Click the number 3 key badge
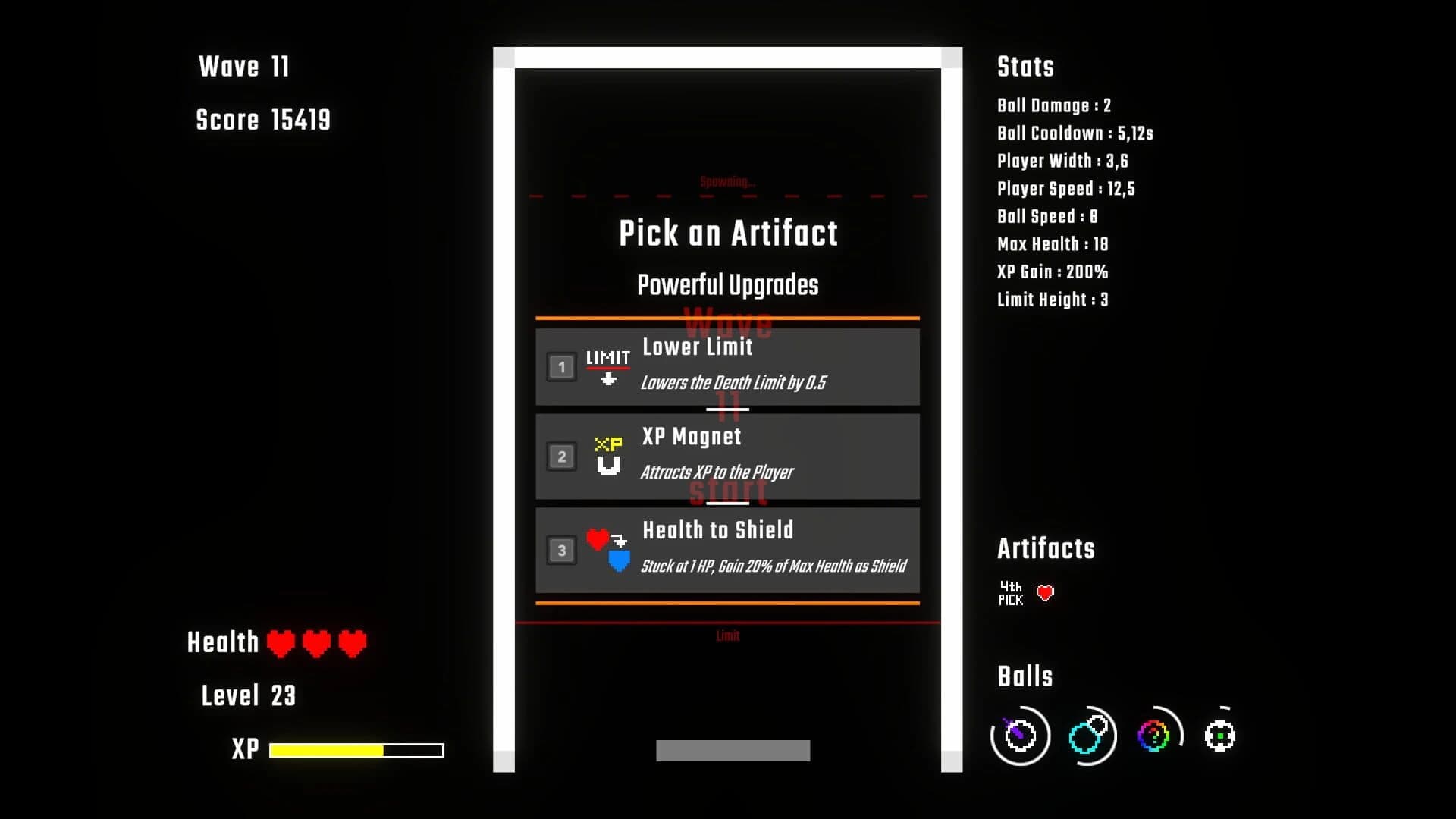This screenshot has width=1456, height=819. 561,550
